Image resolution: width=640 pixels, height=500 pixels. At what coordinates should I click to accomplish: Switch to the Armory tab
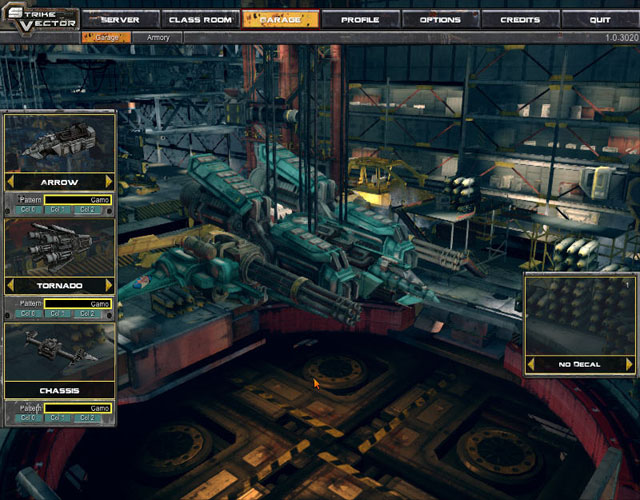point(158,37)
